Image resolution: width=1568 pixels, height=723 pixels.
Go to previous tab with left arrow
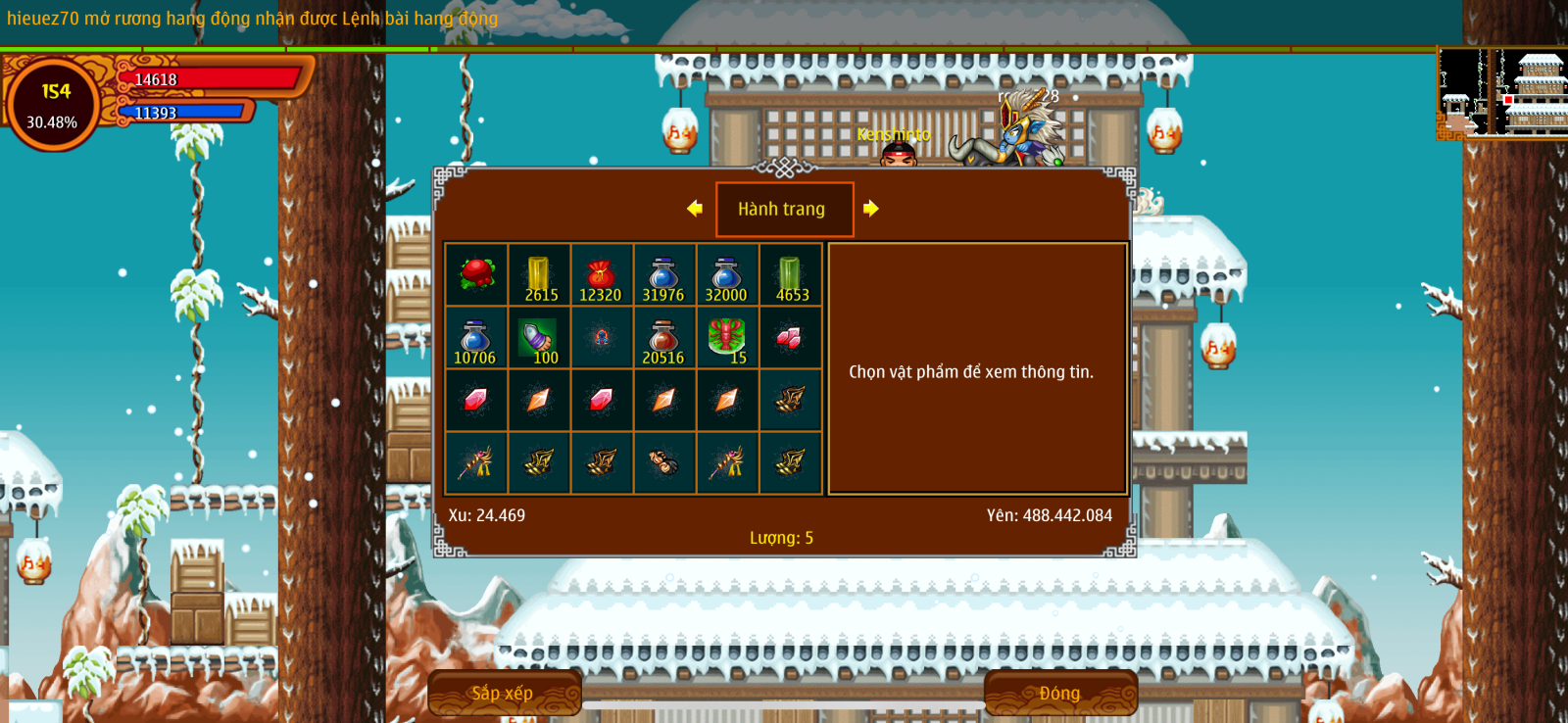pyautogui.click(x=695, y=208)
